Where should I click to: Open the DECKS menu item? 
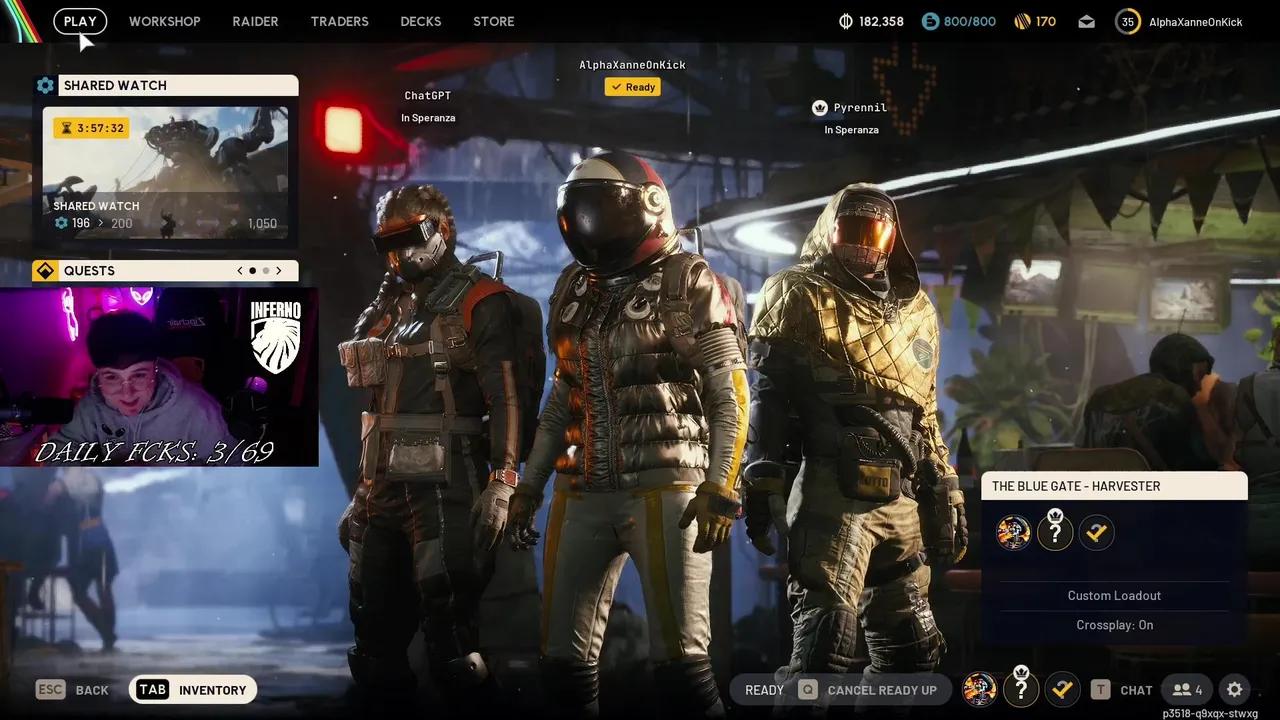click(x=420, y=21)
